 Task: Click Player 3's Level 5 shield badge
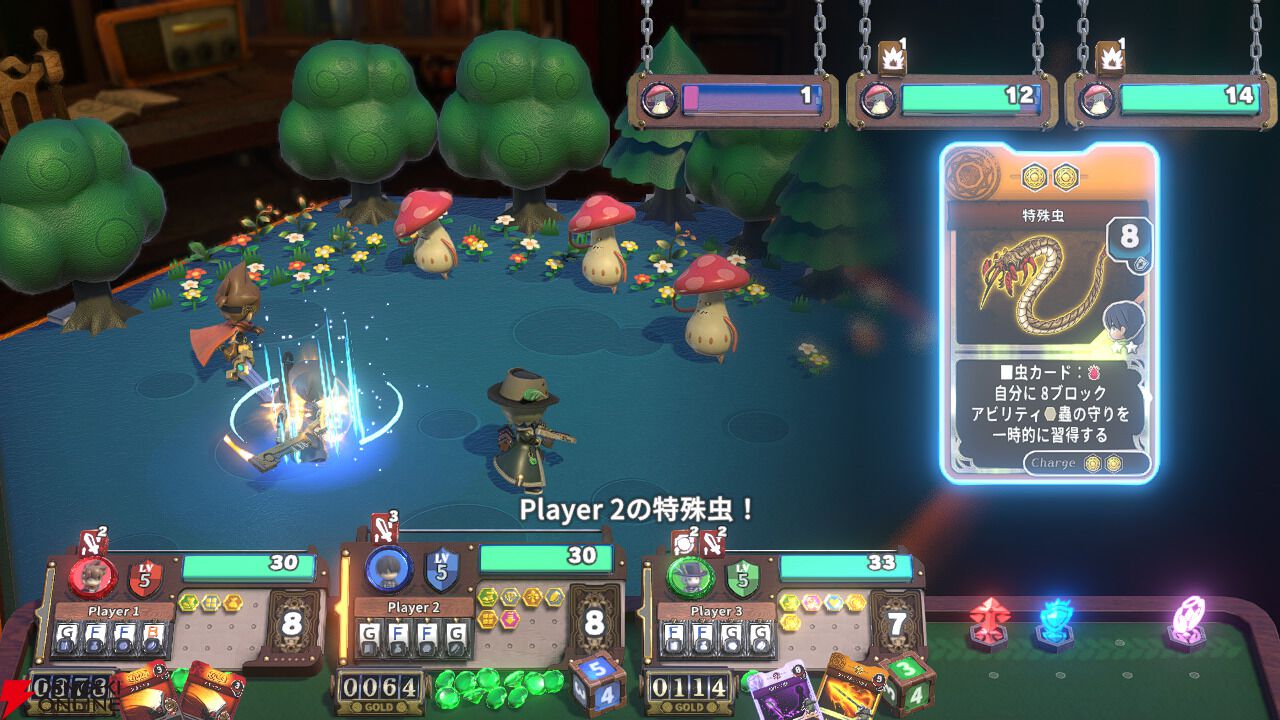tap(742, 577)
